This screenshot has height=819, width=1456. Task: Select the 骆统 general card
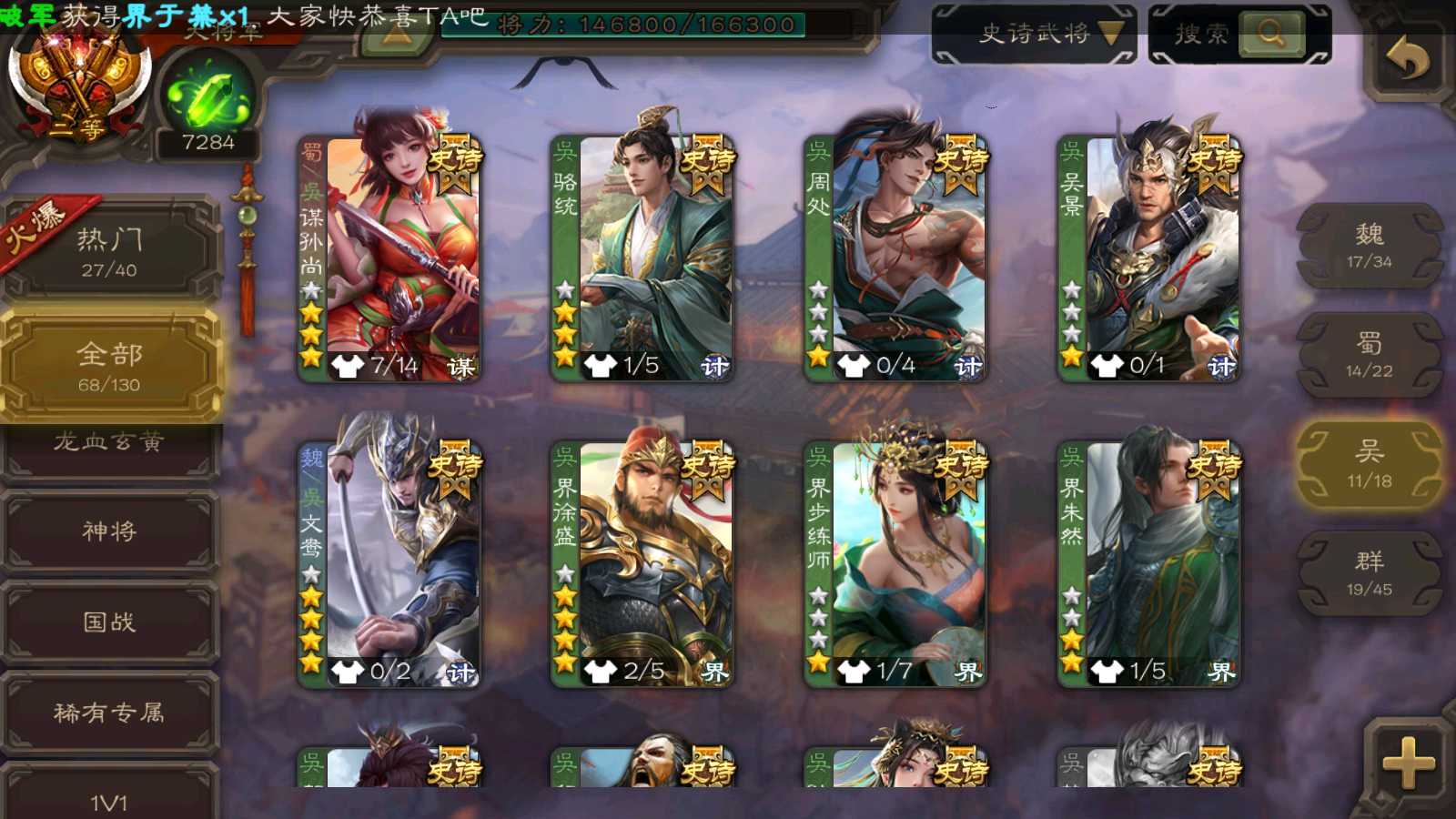pos(642,259)
